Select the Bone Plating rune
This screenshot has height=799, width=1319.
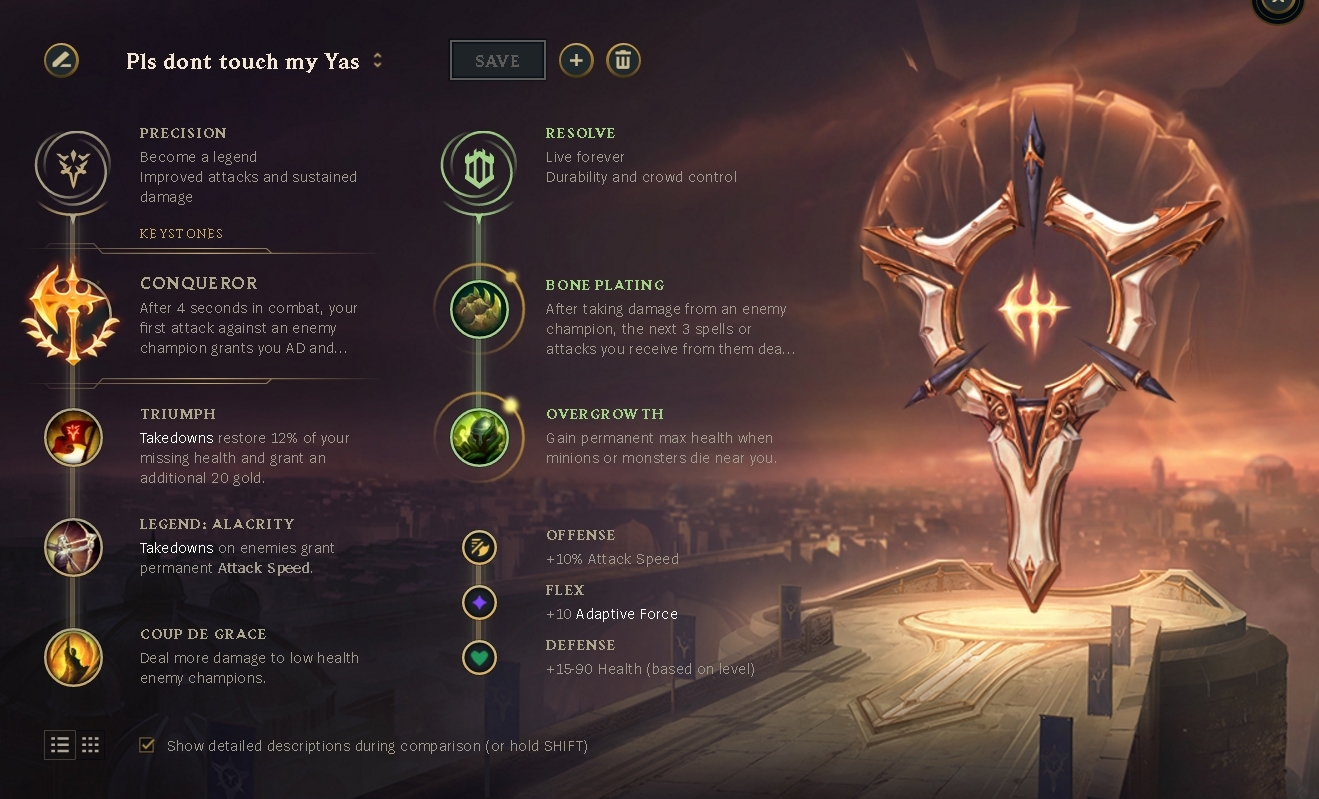pos(479,308)
